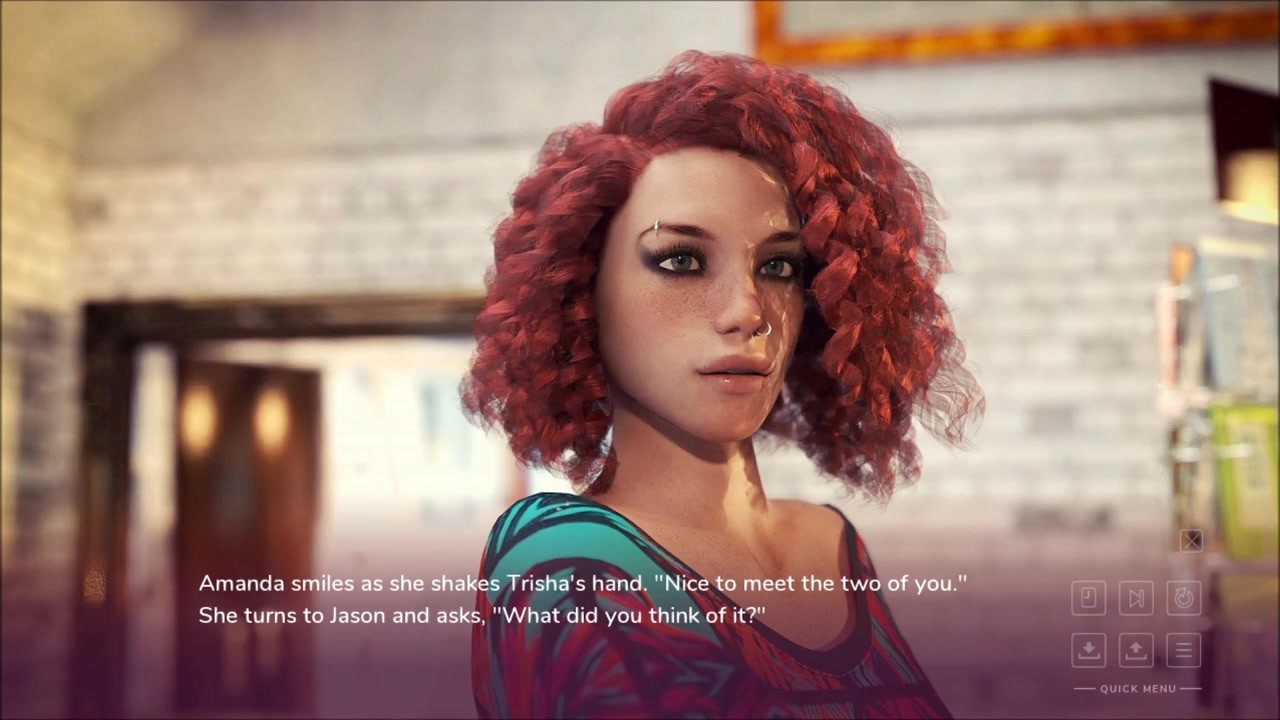
Task: Open the three-line main menu icon
Action: (1184, 650)
